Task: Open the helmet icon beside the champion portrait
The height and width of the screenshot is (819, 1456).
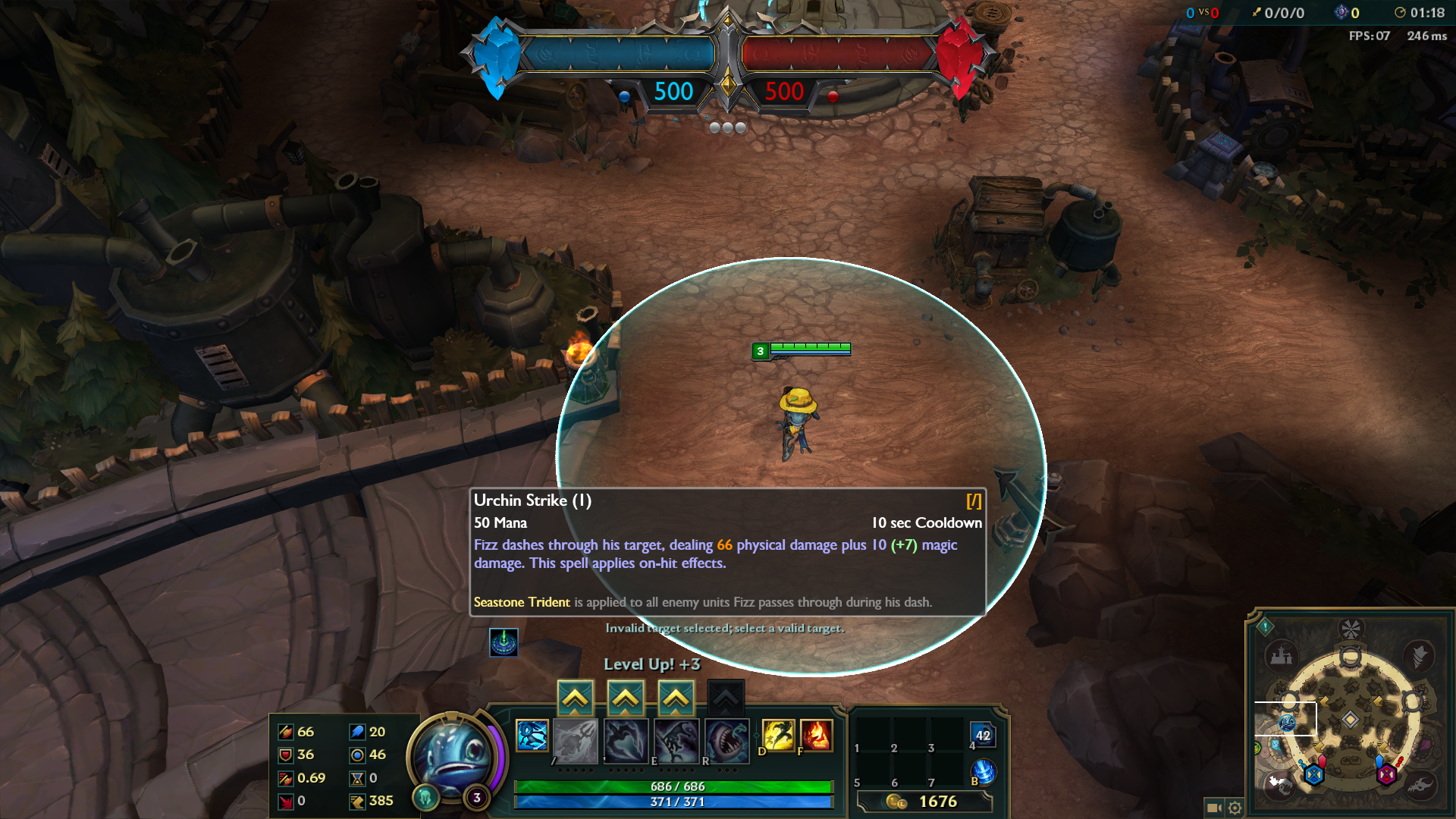Action: tap(425, 796)
